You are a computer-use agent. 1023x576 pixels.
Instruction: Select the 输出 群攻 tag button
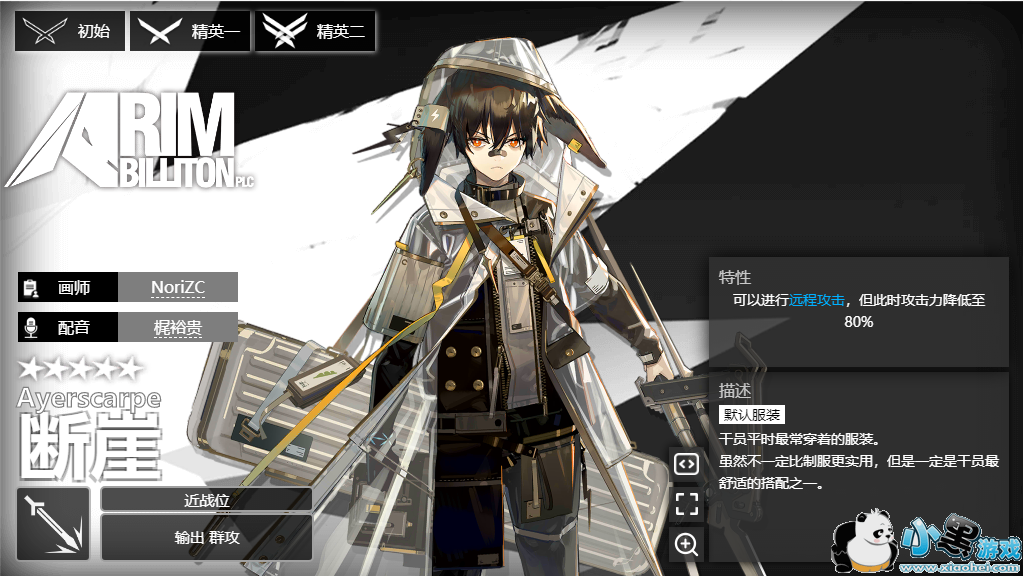(206, 537)
